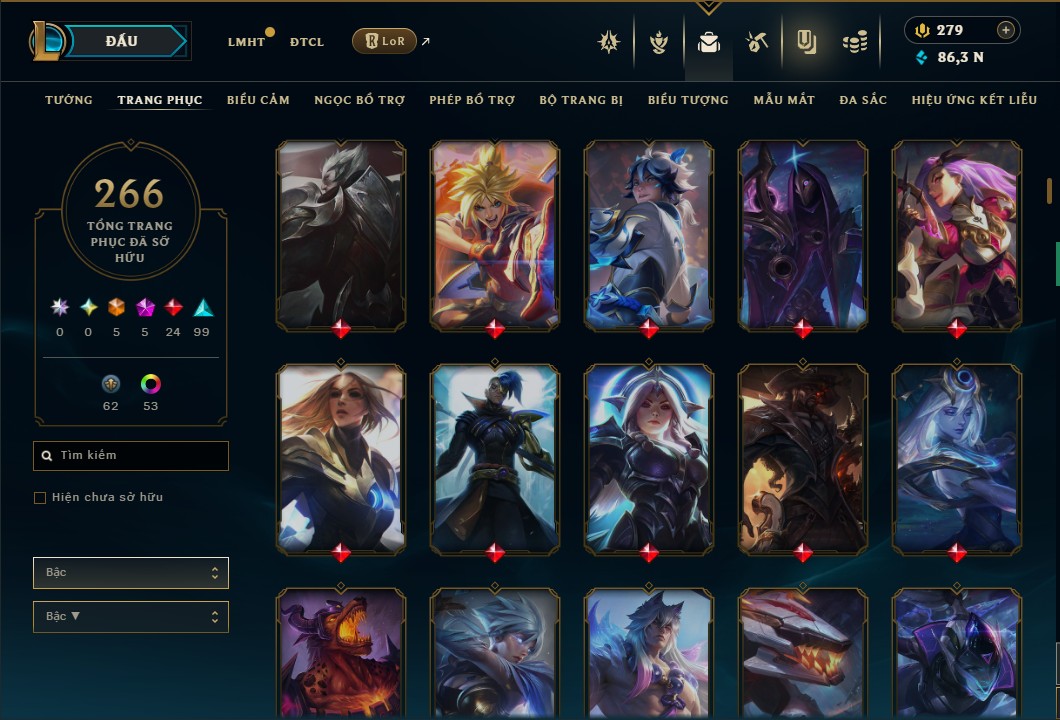Open the briefcase collection icon
1060x720 pixels.
tap(709, 42)
